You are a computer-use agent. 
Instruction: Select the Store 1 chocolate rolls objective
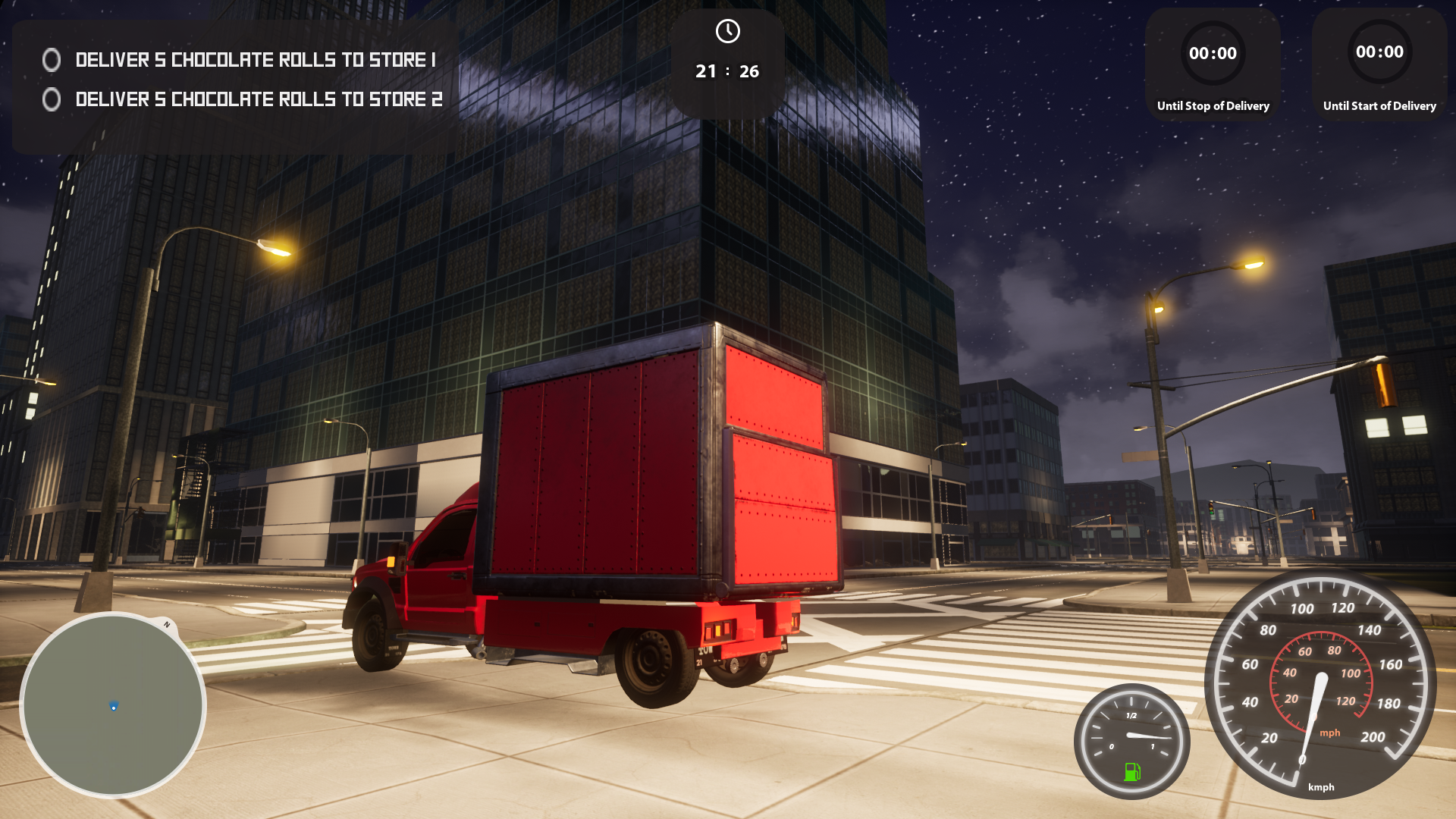[x=255, y=60]
